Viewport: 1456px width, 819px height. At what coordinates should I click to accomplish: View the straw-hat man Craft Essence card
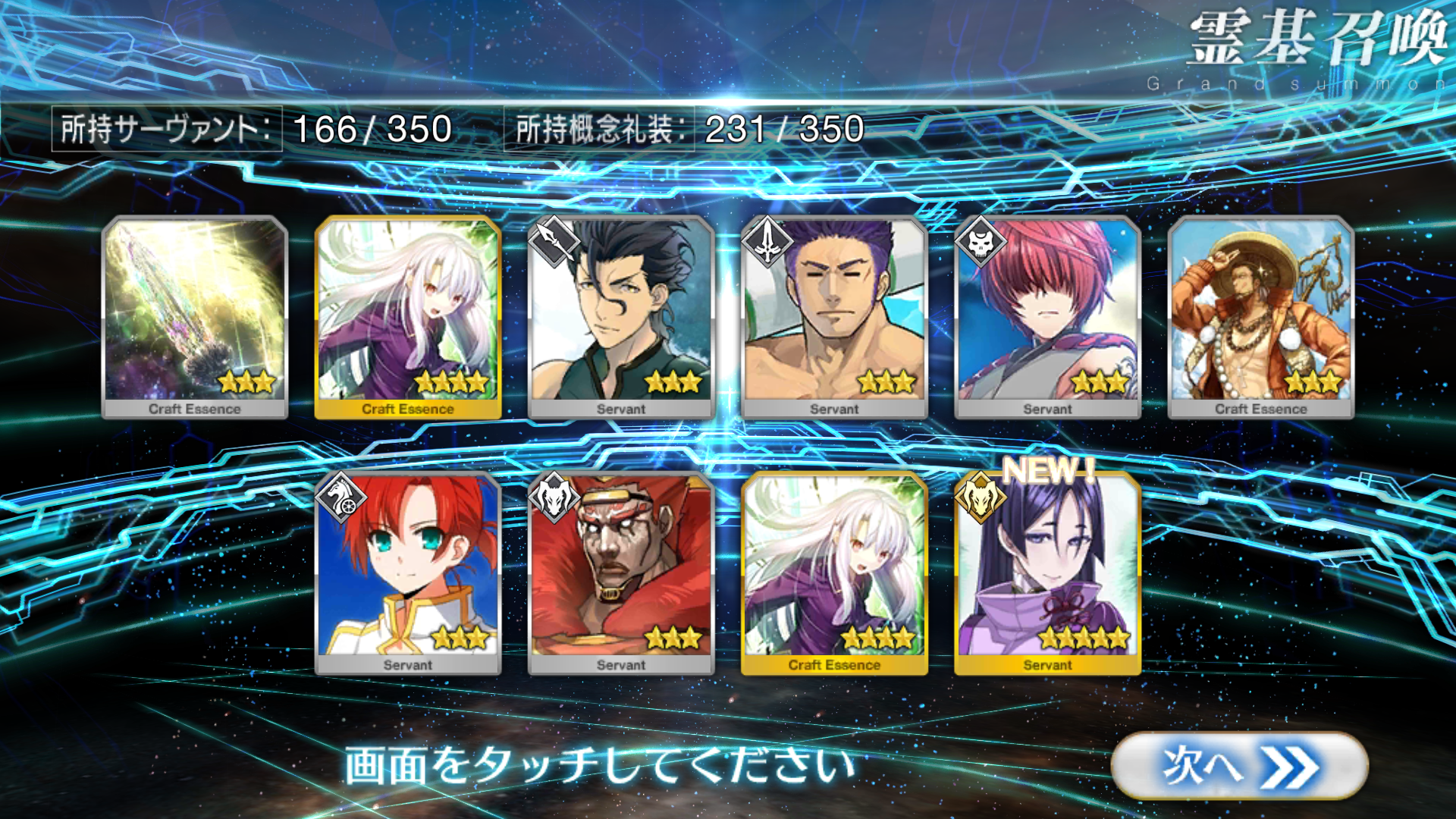click(1260, 317)
